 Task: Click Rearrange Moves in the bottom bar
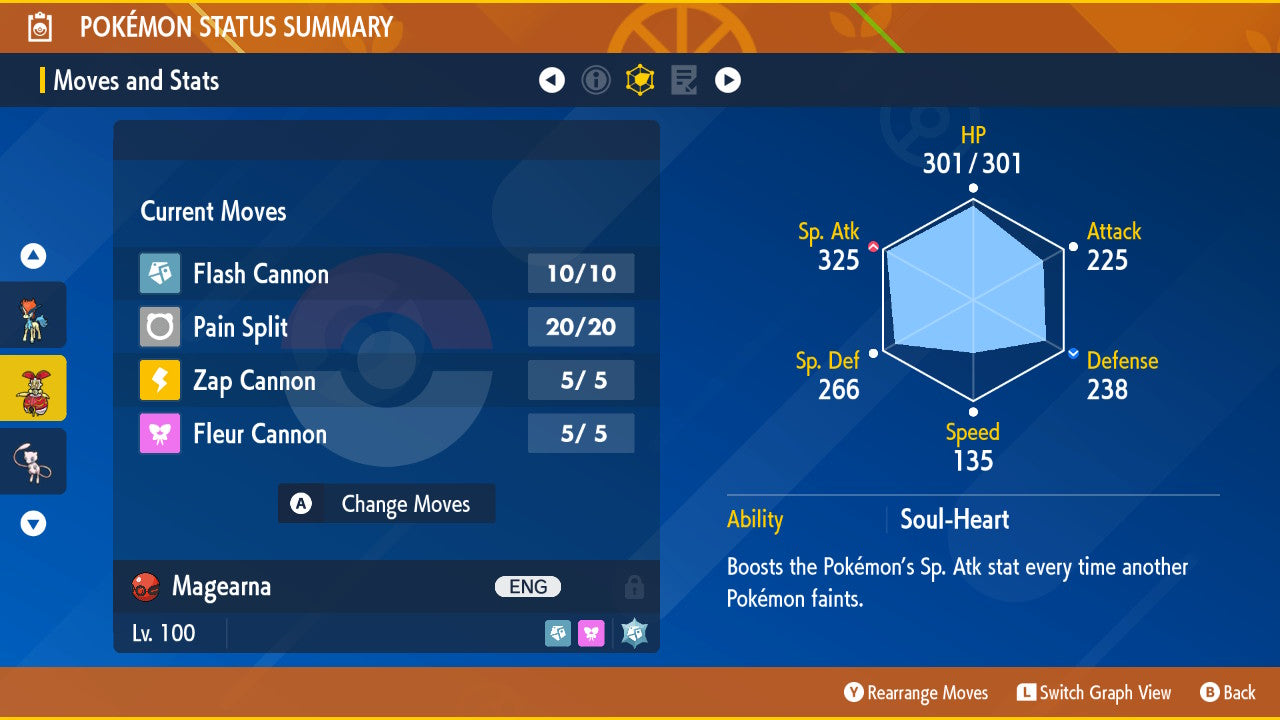(915, 692)
